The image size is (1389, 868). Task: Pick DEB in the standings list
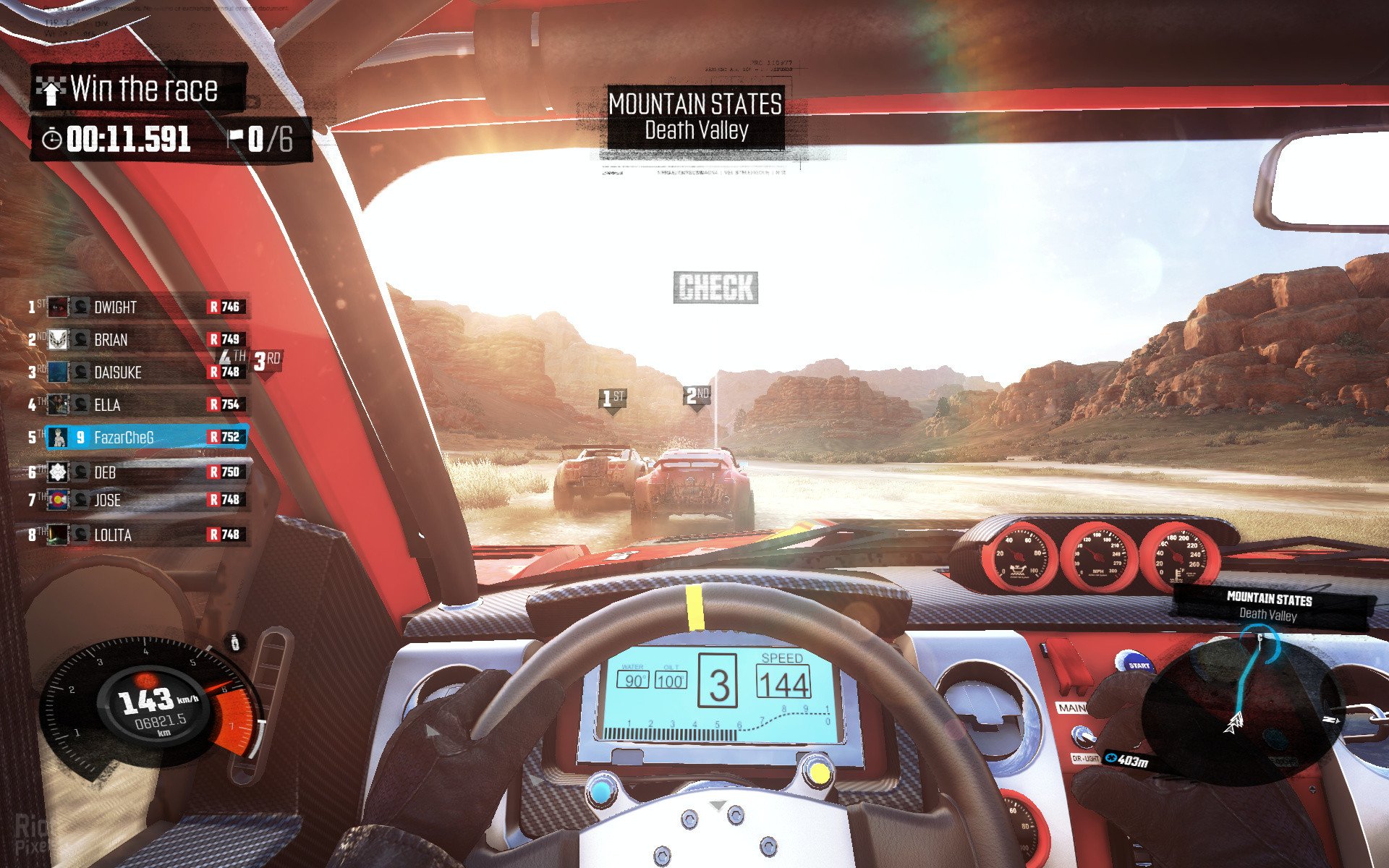(x=137, y=472)
